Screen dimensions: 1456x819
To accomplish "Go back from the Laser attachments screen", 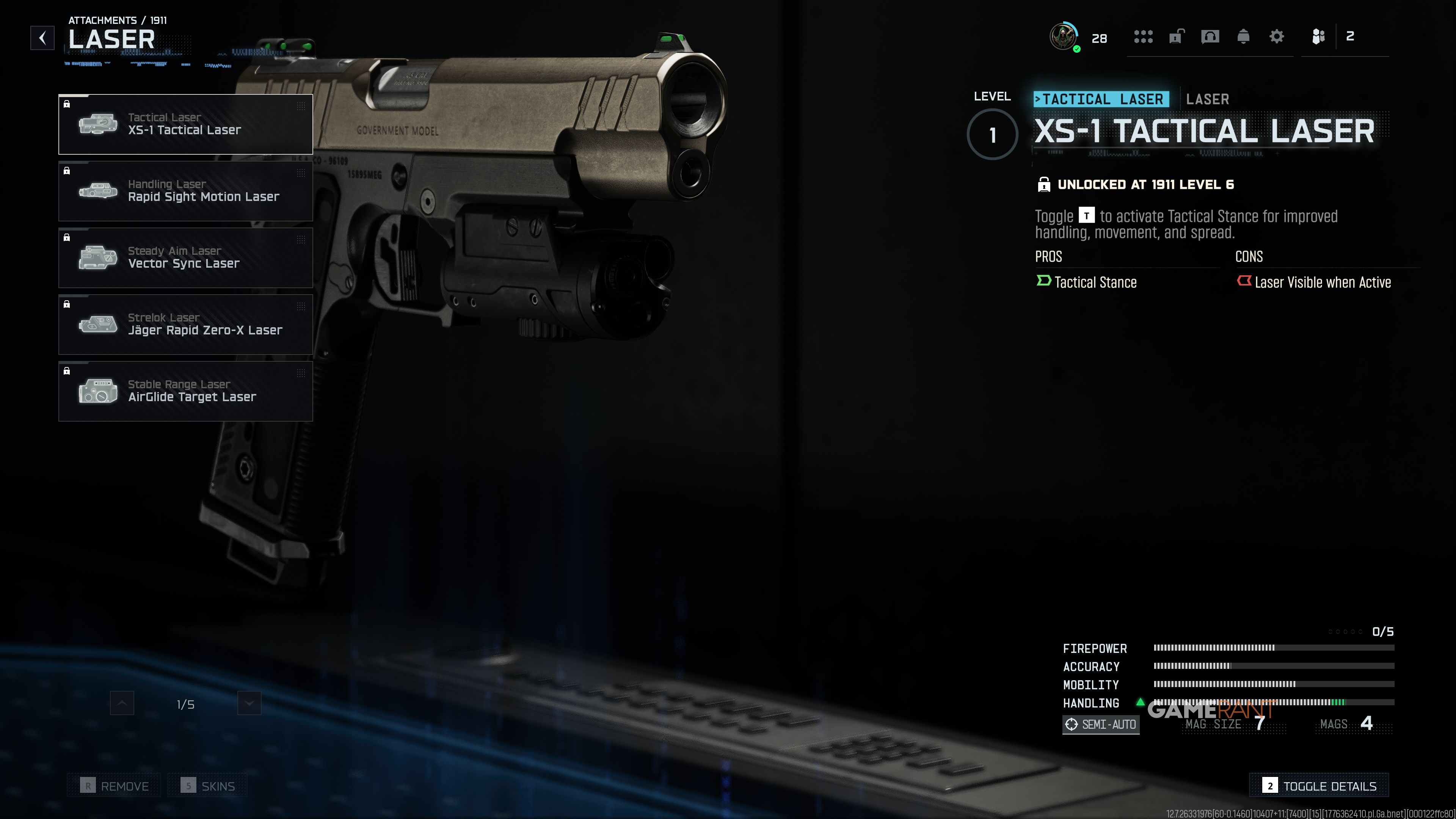I will tap(42, 38).
